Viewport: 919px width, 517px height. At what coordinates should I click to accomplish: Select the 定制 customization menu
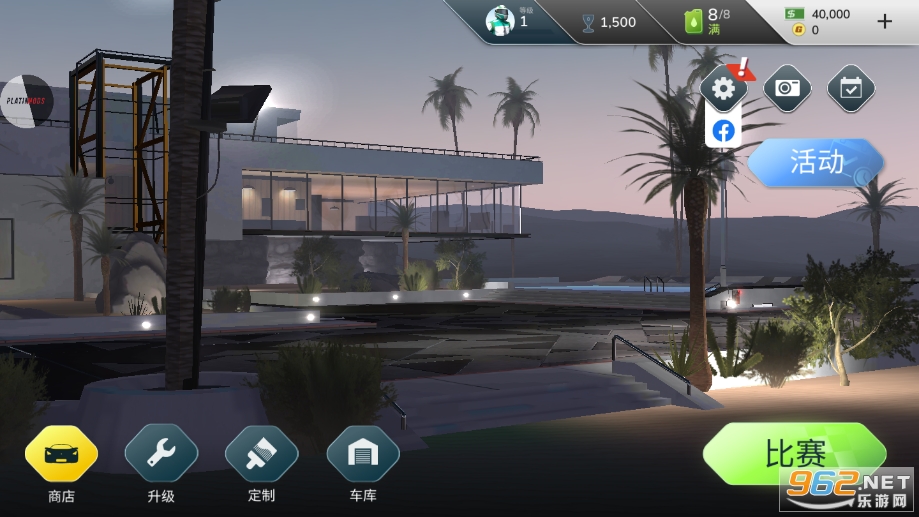point(261,454)
